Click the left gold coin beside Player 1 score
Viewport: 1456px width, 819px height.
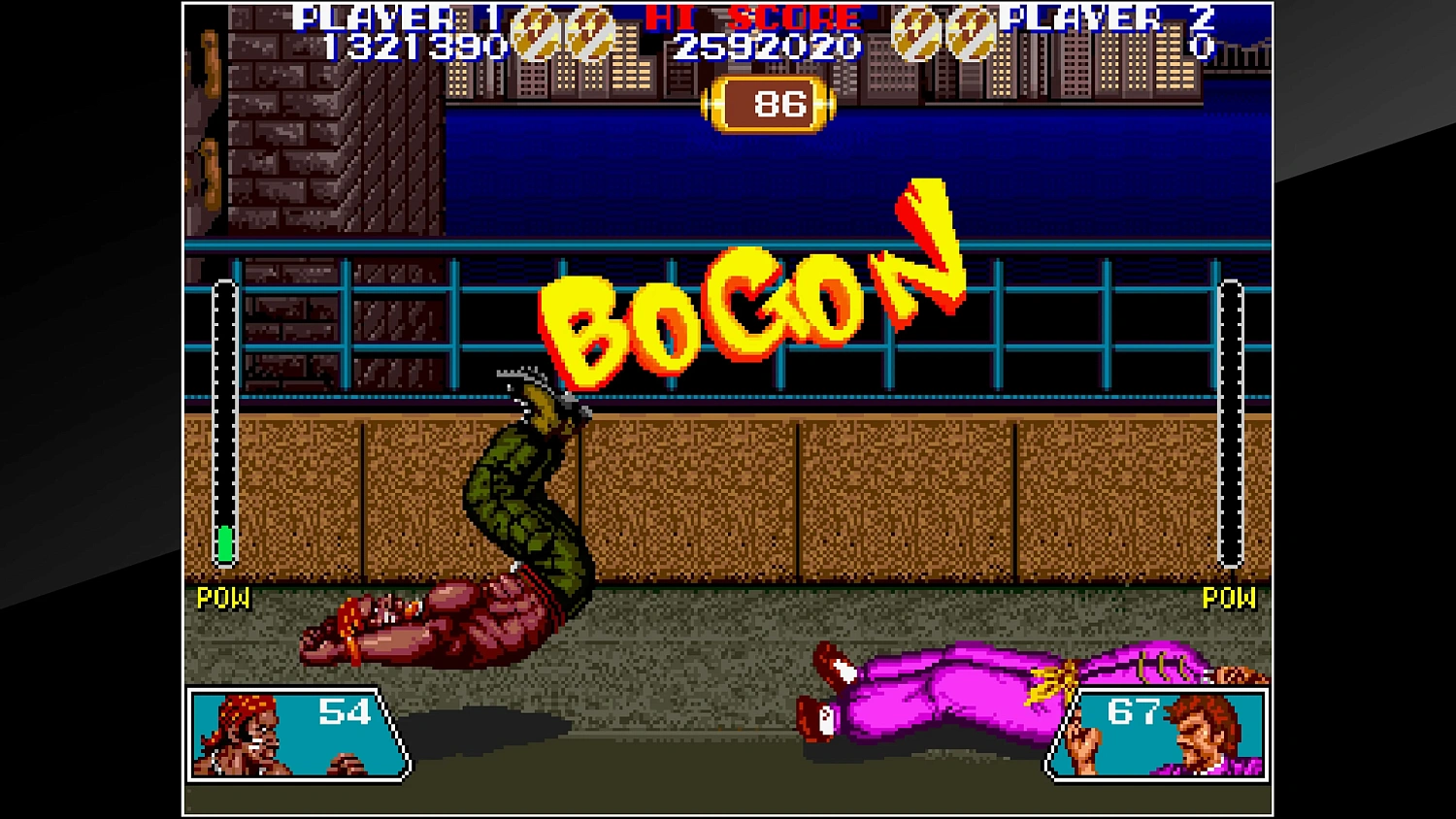point(536,34)
